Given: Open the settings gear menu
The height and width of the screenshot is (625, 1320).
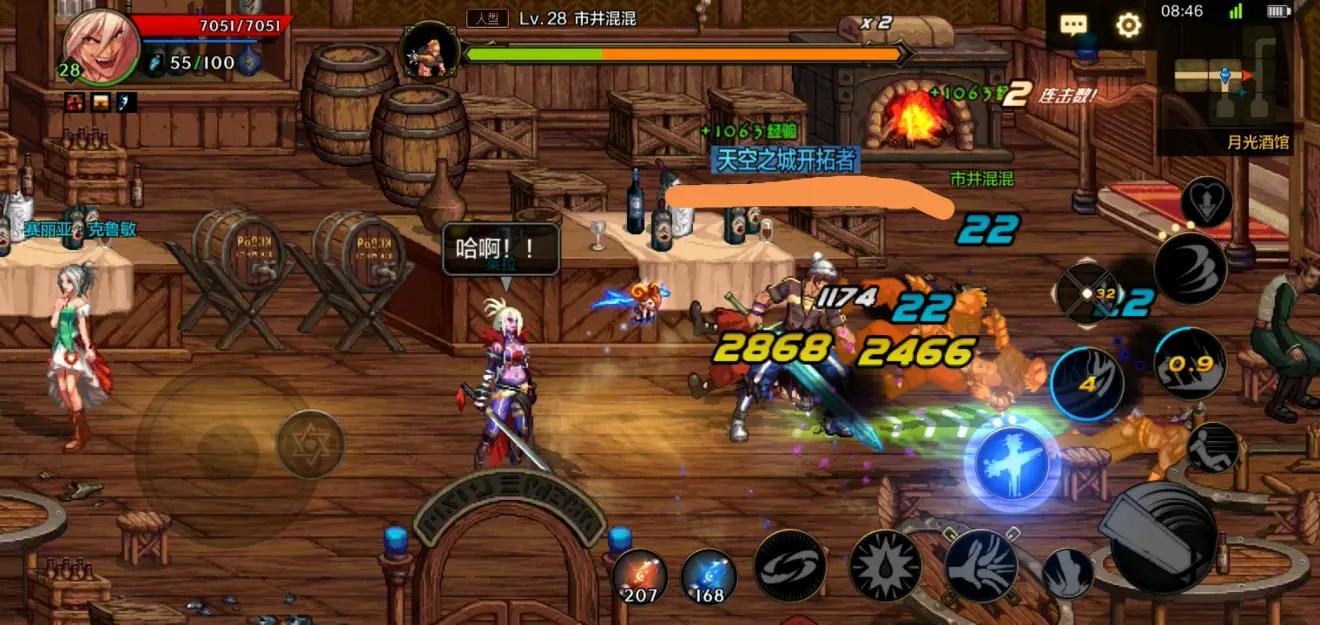Looking at the screenshot, I should point(1128,25).
